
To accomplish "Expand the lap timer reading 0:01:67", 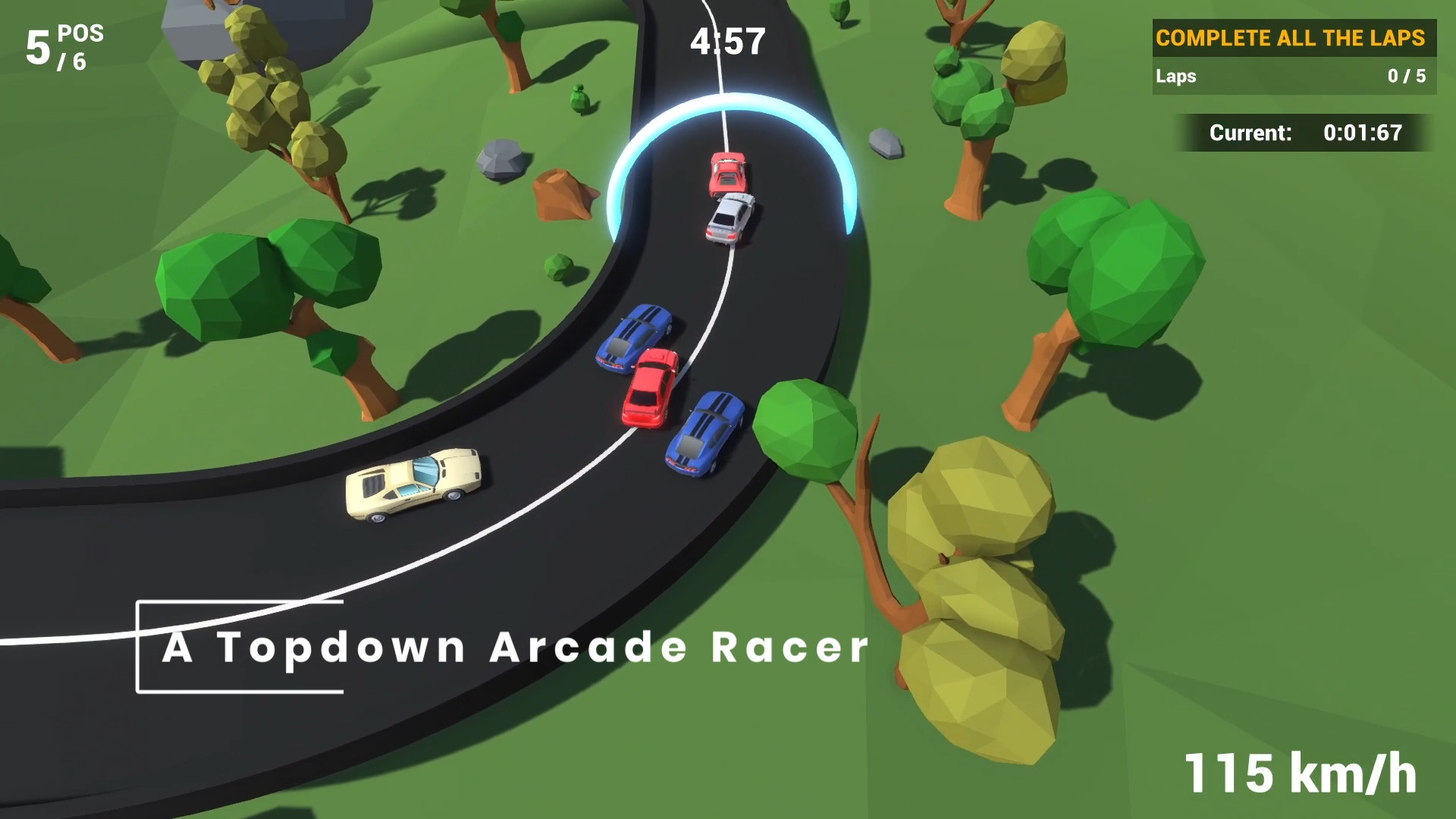I will [1361, 132].
